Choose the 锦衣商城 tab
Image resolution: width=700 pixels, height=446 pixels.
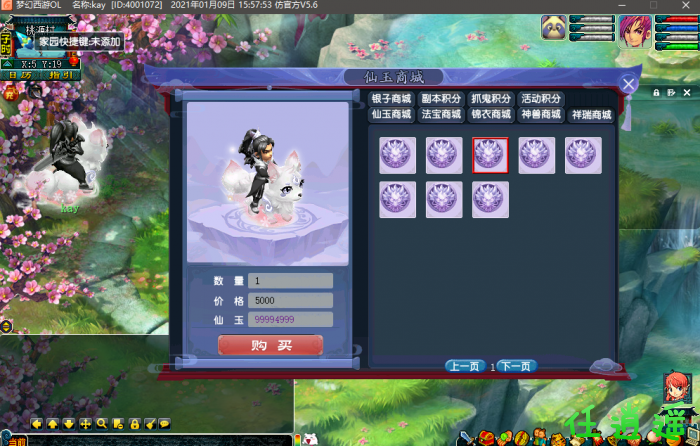pyautogui.click(x=491, y=114)
